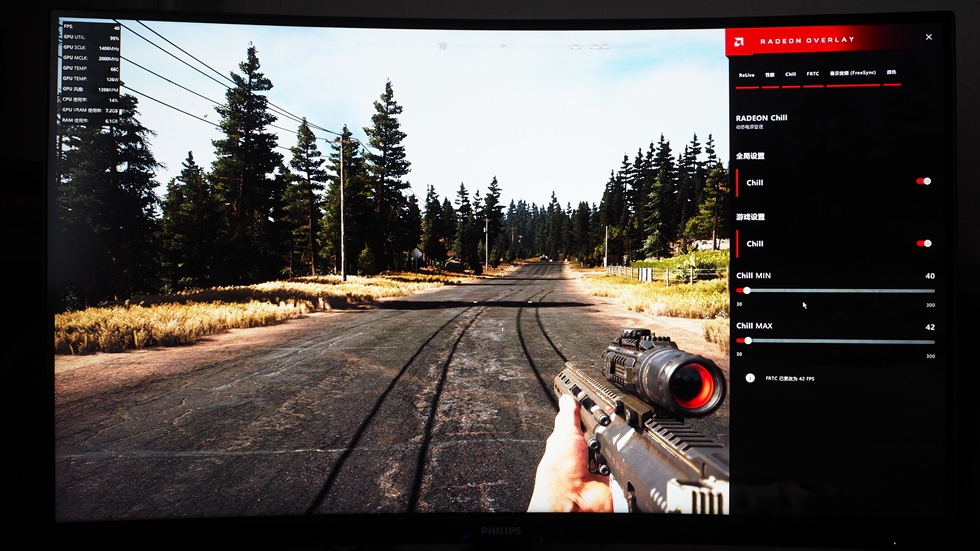
Task: Show the FreeSync tab
Action: click(x=853, y=73)
